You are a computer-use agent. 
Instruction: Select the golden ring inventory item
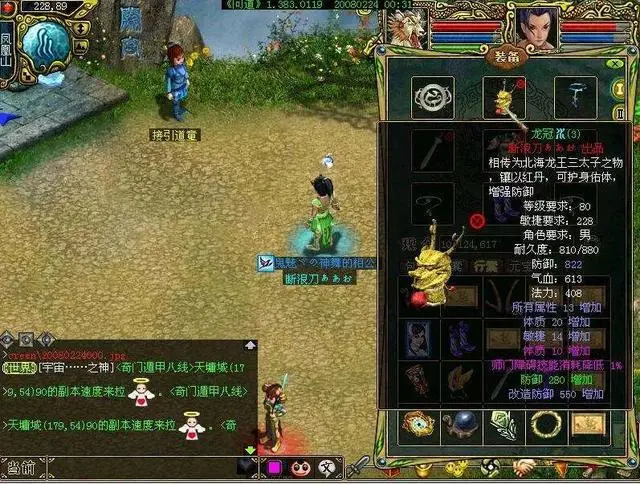point(548,424)
